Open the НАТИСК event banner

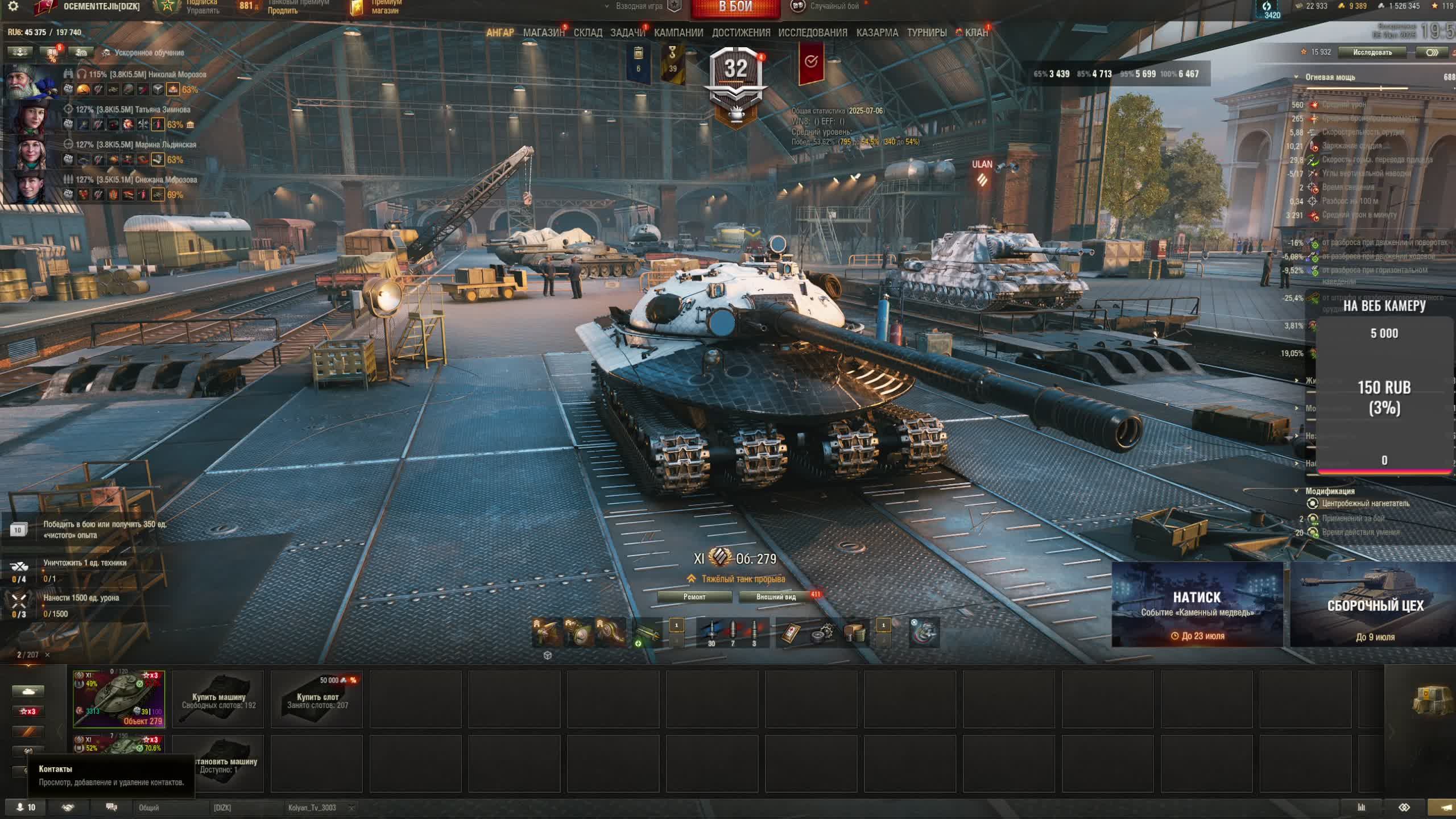(1197, 604)
